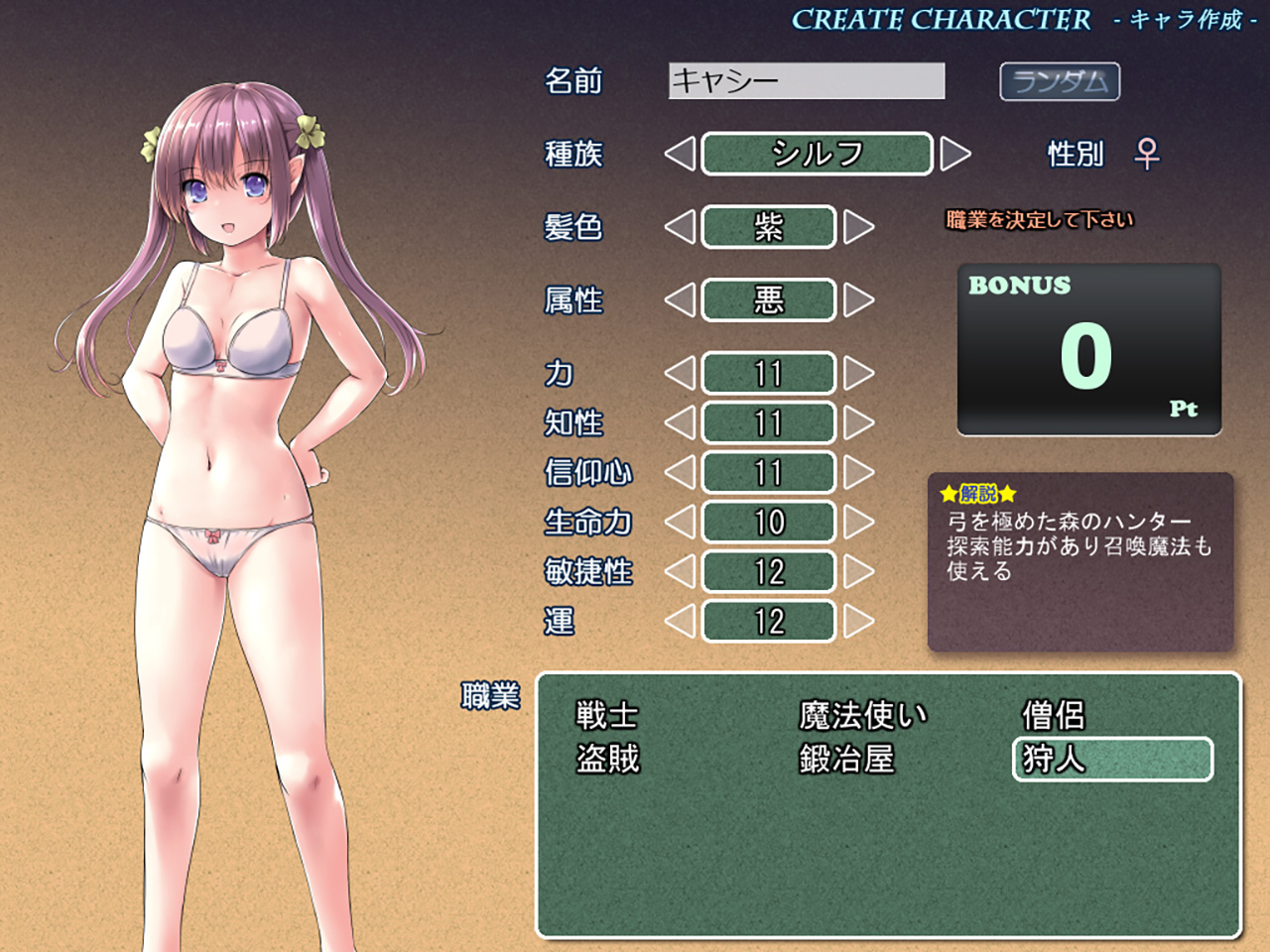The height and width of the screenshot is (952, 1270).
Task: Select the name input field
Action: [x=806, y=81]
